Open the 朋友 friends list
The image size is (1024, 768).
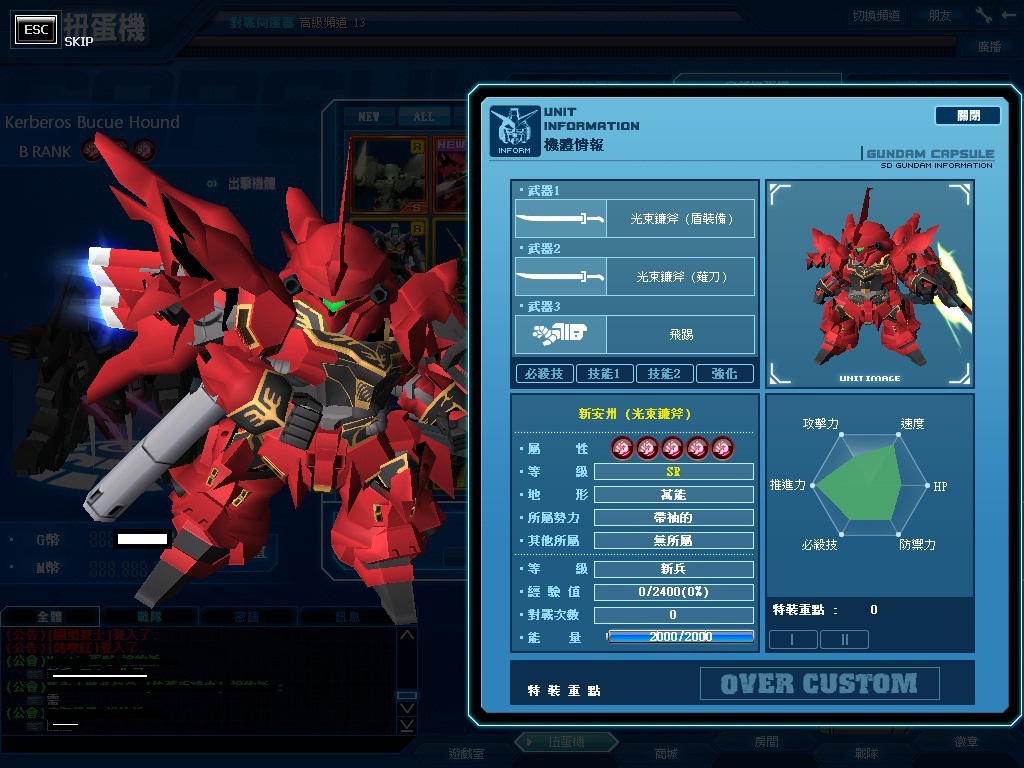click(x=940, y=15)
